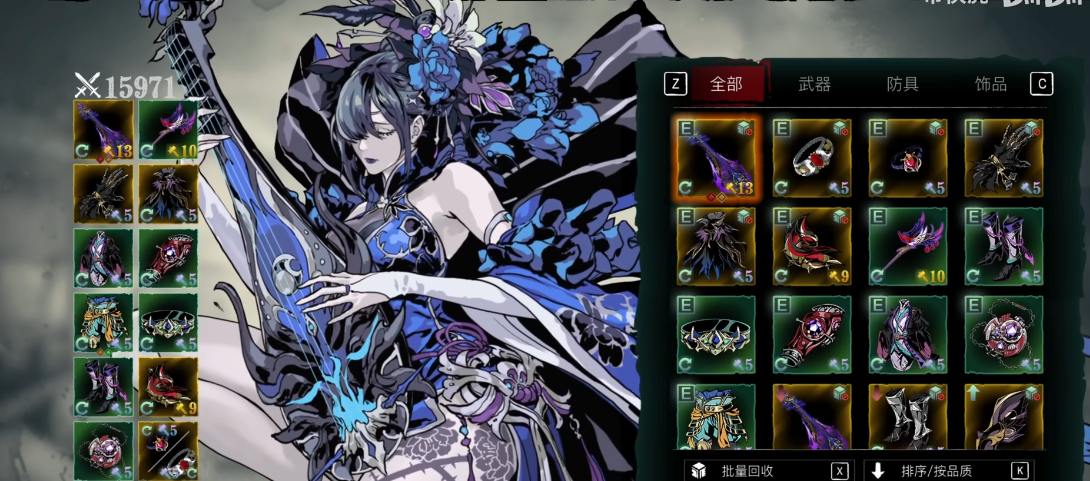
Task: Choose the red horned mask +9 in the inventory grid
Action: [x=812, y=246]
